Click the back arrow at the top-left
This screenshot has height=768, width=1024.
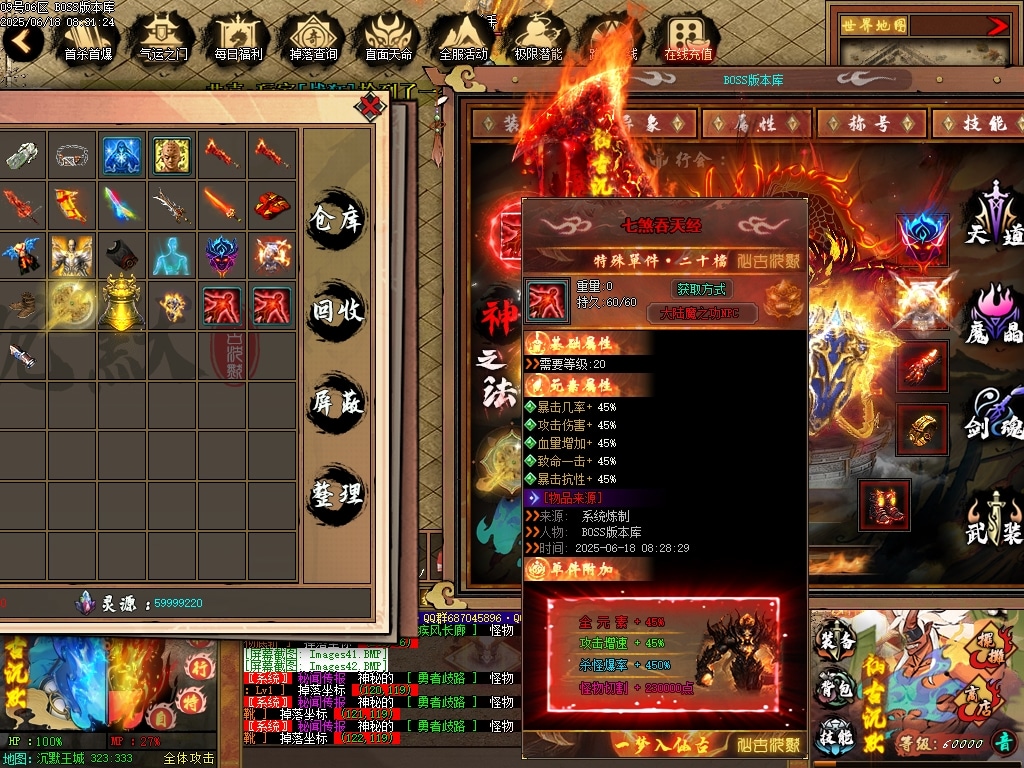[x=23, y=40]
